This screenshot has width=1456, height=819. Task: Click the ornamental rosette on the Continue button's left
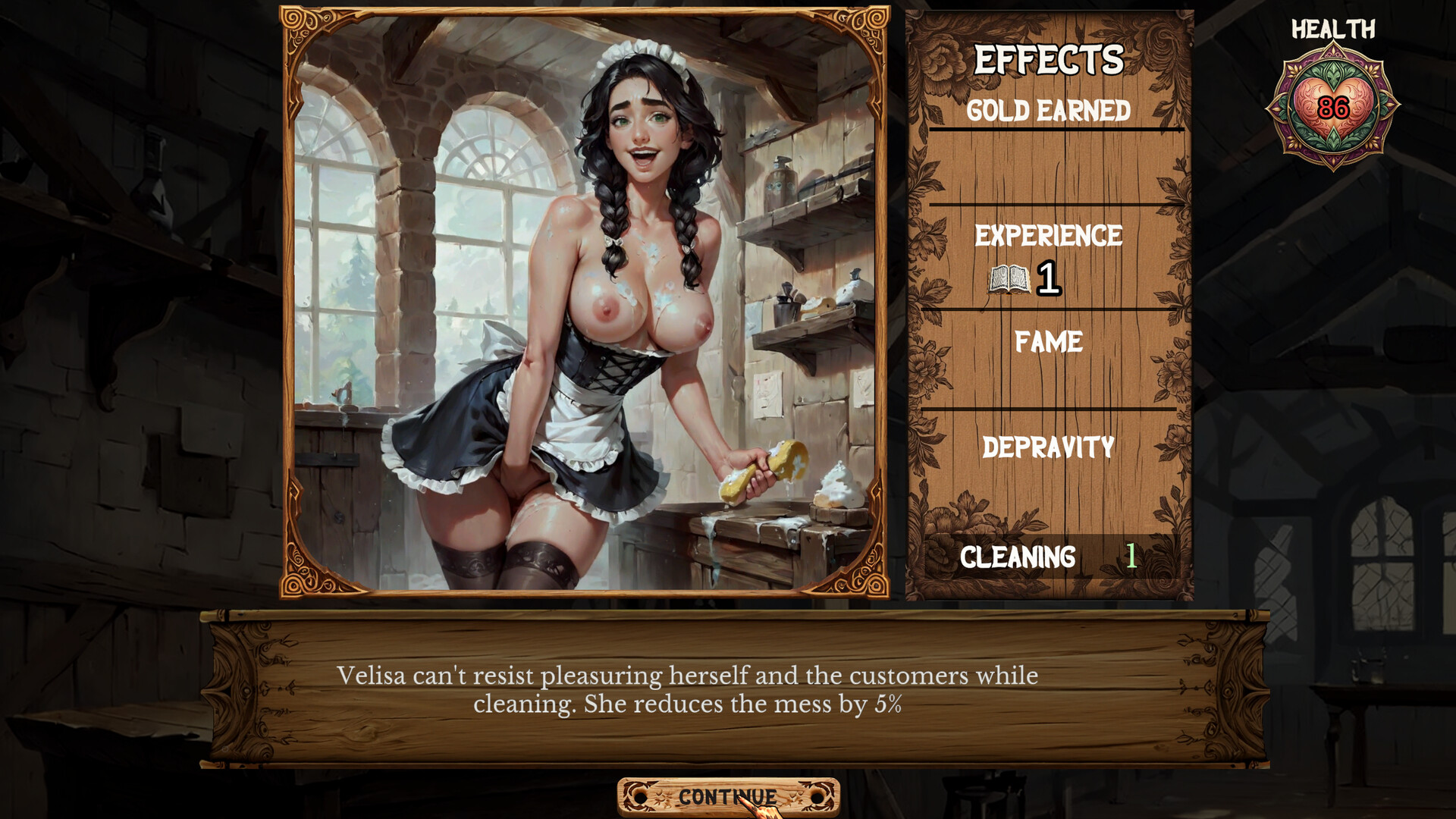[x=639, y=796]
